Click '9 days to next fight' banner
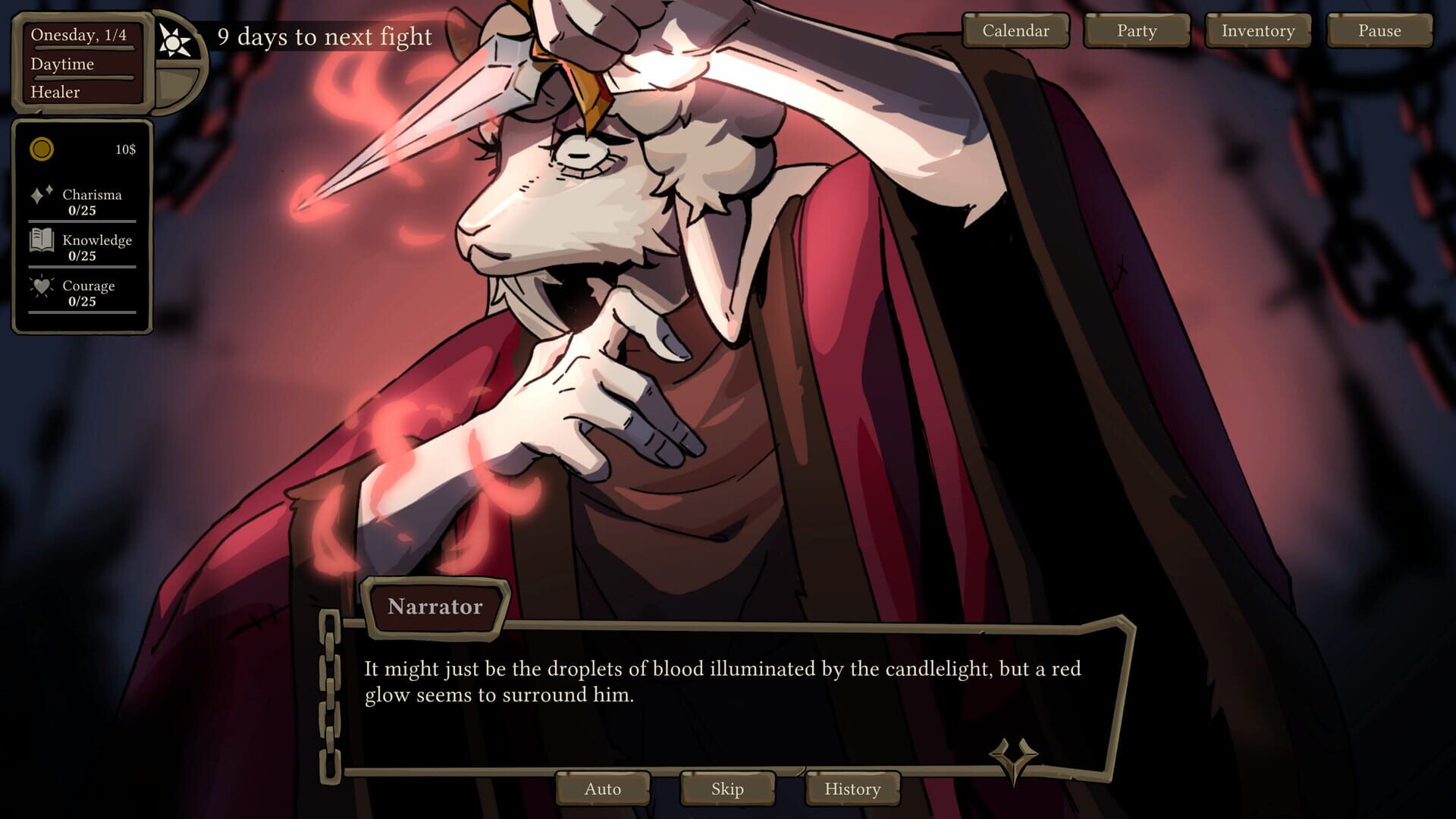Image resolution: width=1456 pixels, height=819 pixels. pyautogui.click(x=325, y=36)
